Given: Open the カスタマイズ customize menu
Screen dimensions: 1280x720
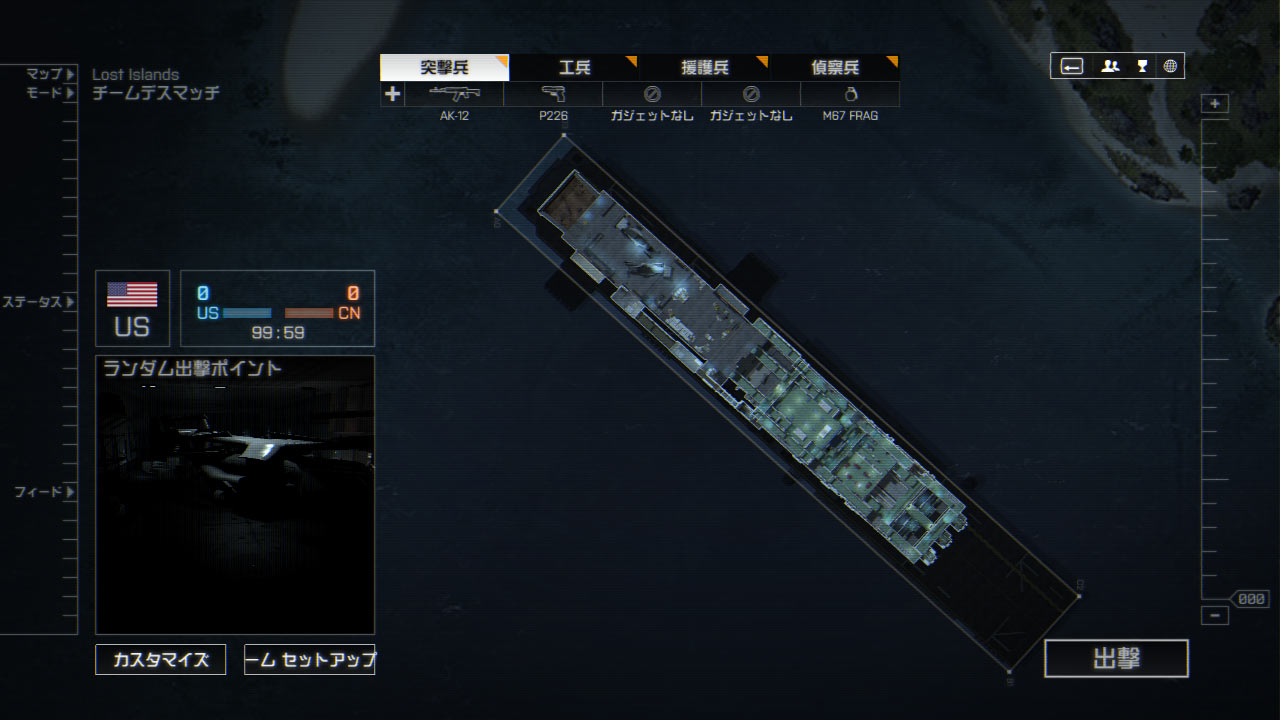Looking at the screenshot, I should (161, 660).
